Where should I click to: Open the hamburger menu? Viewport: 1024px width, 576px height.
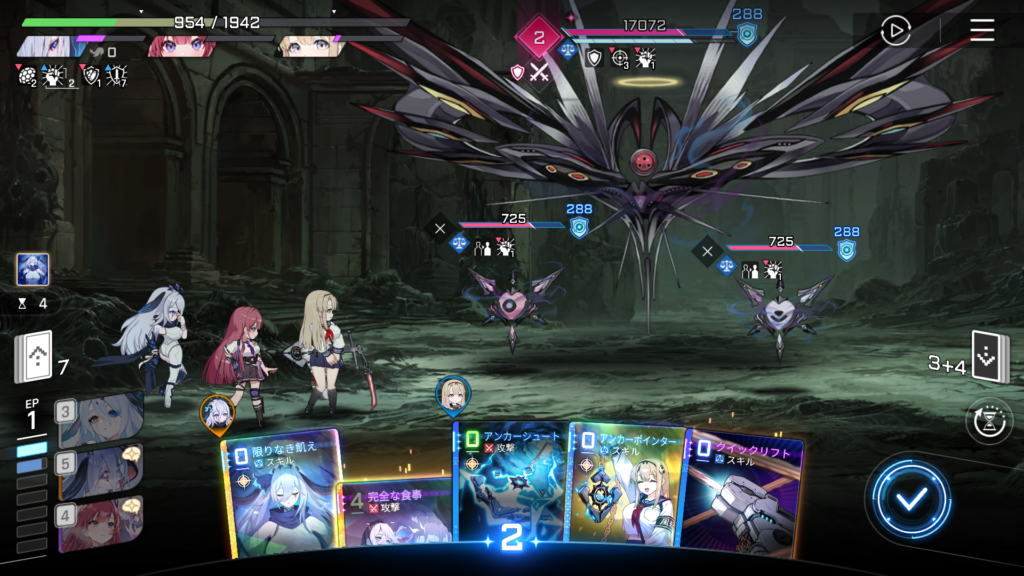[982, 30]
